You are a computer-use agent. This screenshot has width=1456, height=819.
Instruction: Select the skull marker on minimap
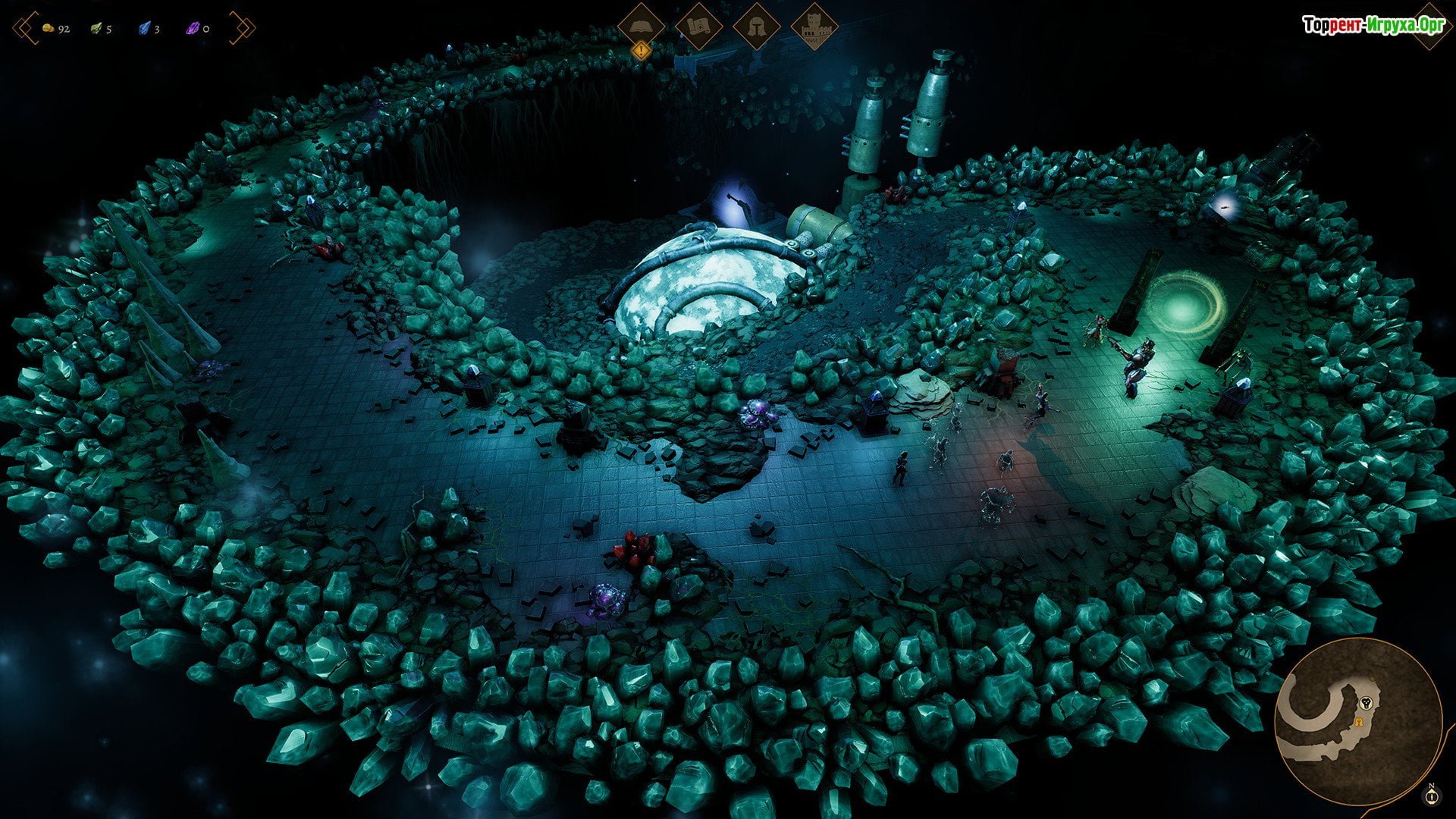(1367, 702)
